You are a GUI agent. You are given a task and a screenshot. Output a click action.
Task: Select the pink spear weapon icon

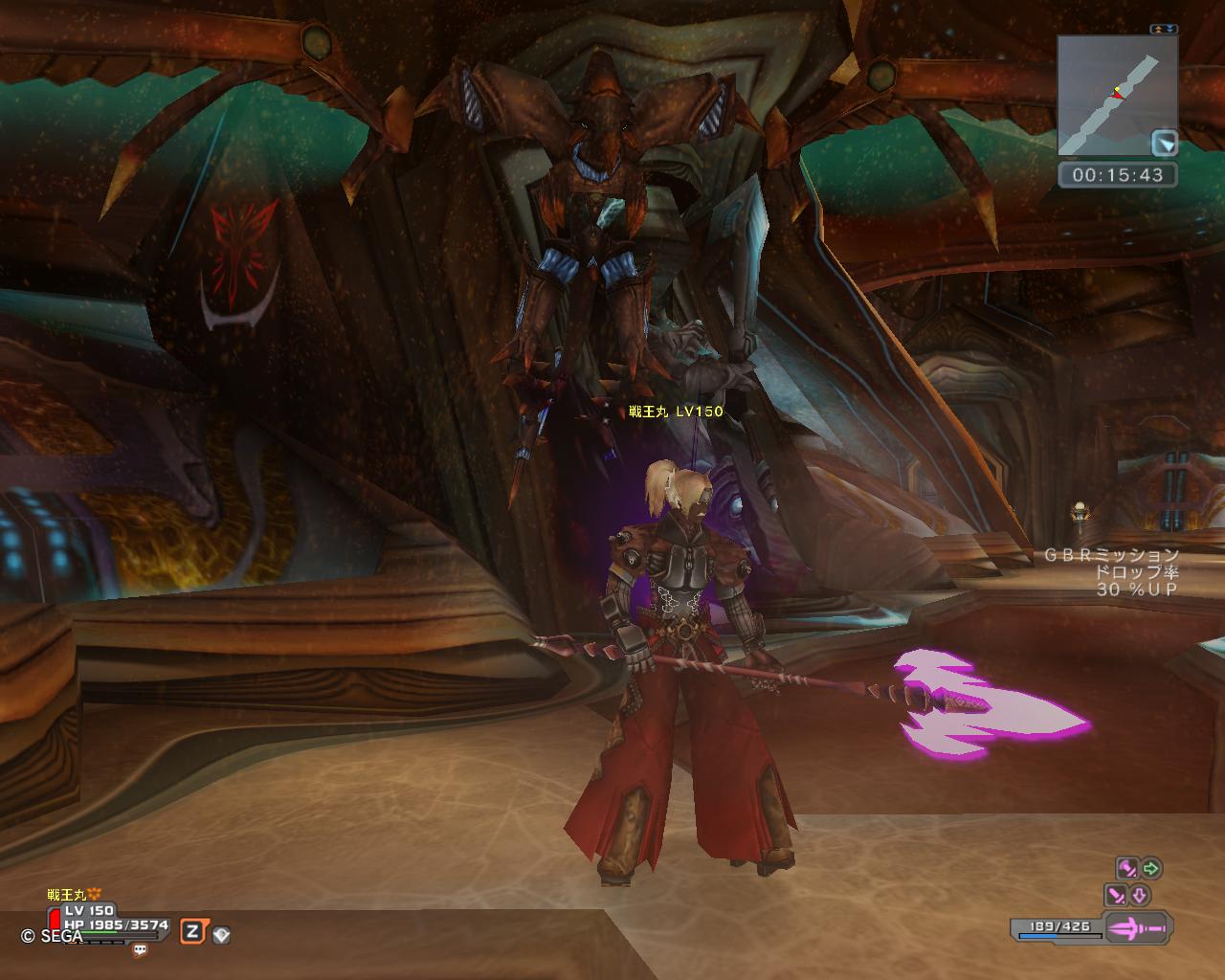1139,927
